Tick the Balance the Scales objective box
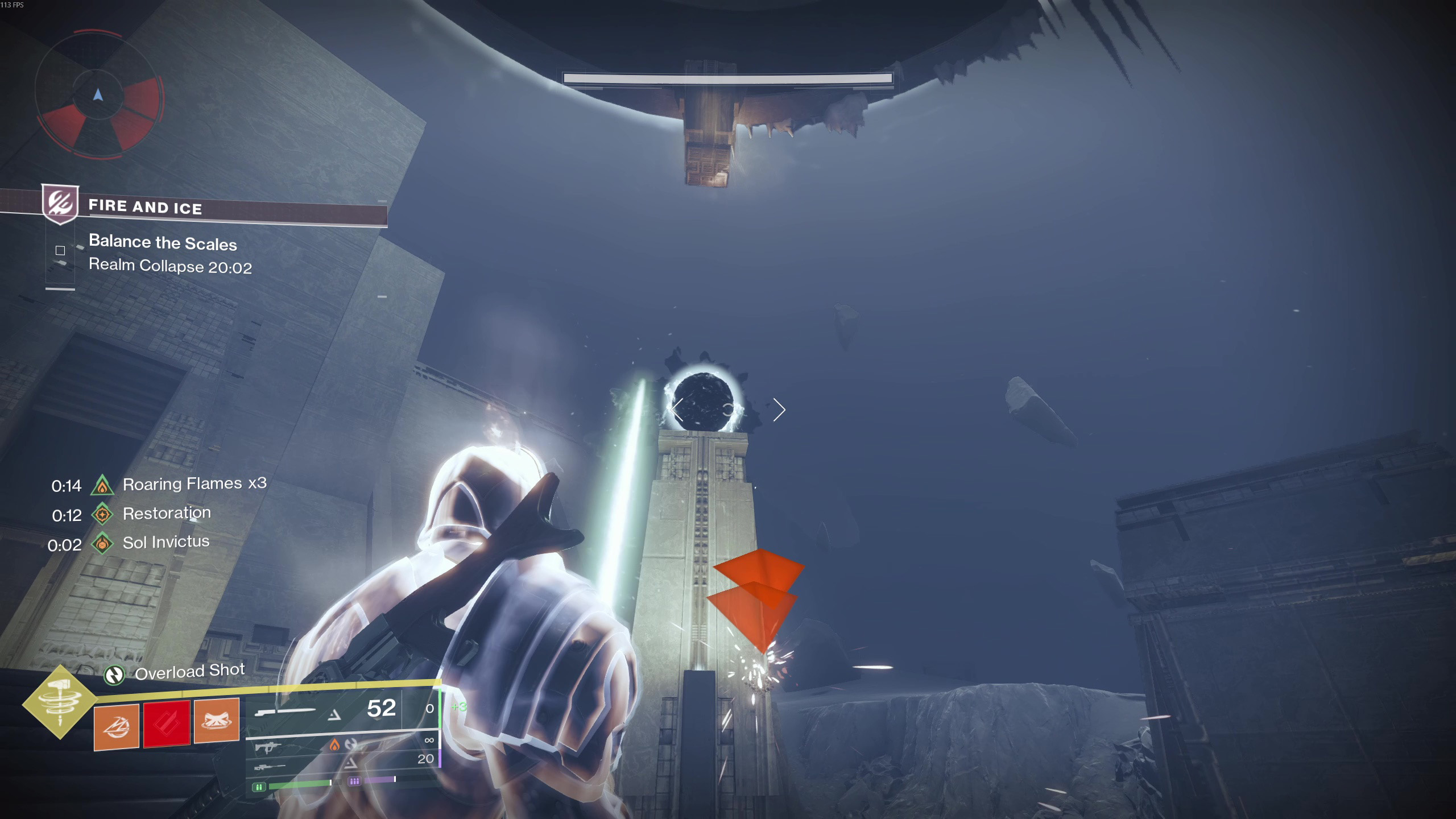This screenshot has width=1456, height=819. click(x=60, y=250)
